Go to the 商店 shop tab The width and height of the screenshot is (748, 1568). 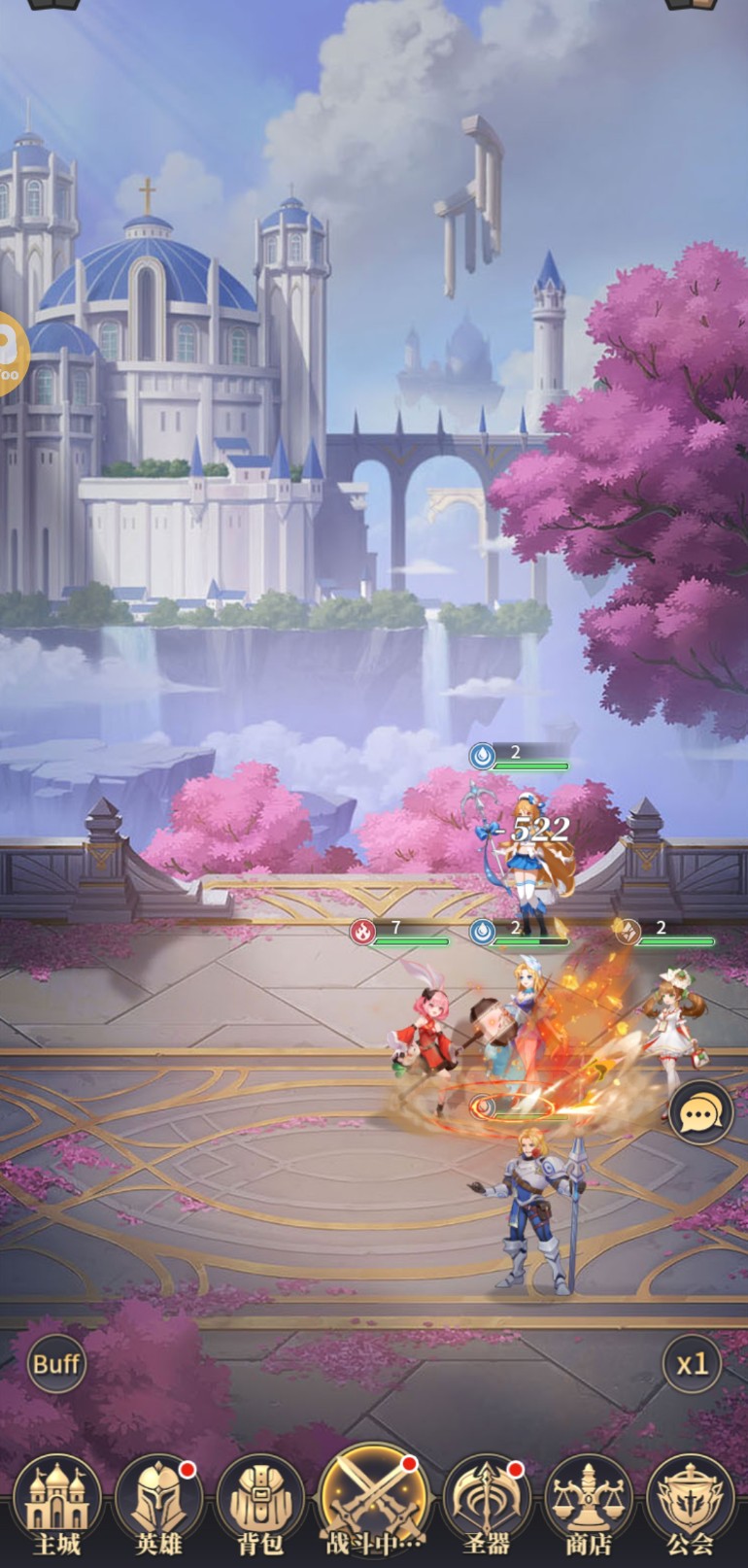(589, 1506)
